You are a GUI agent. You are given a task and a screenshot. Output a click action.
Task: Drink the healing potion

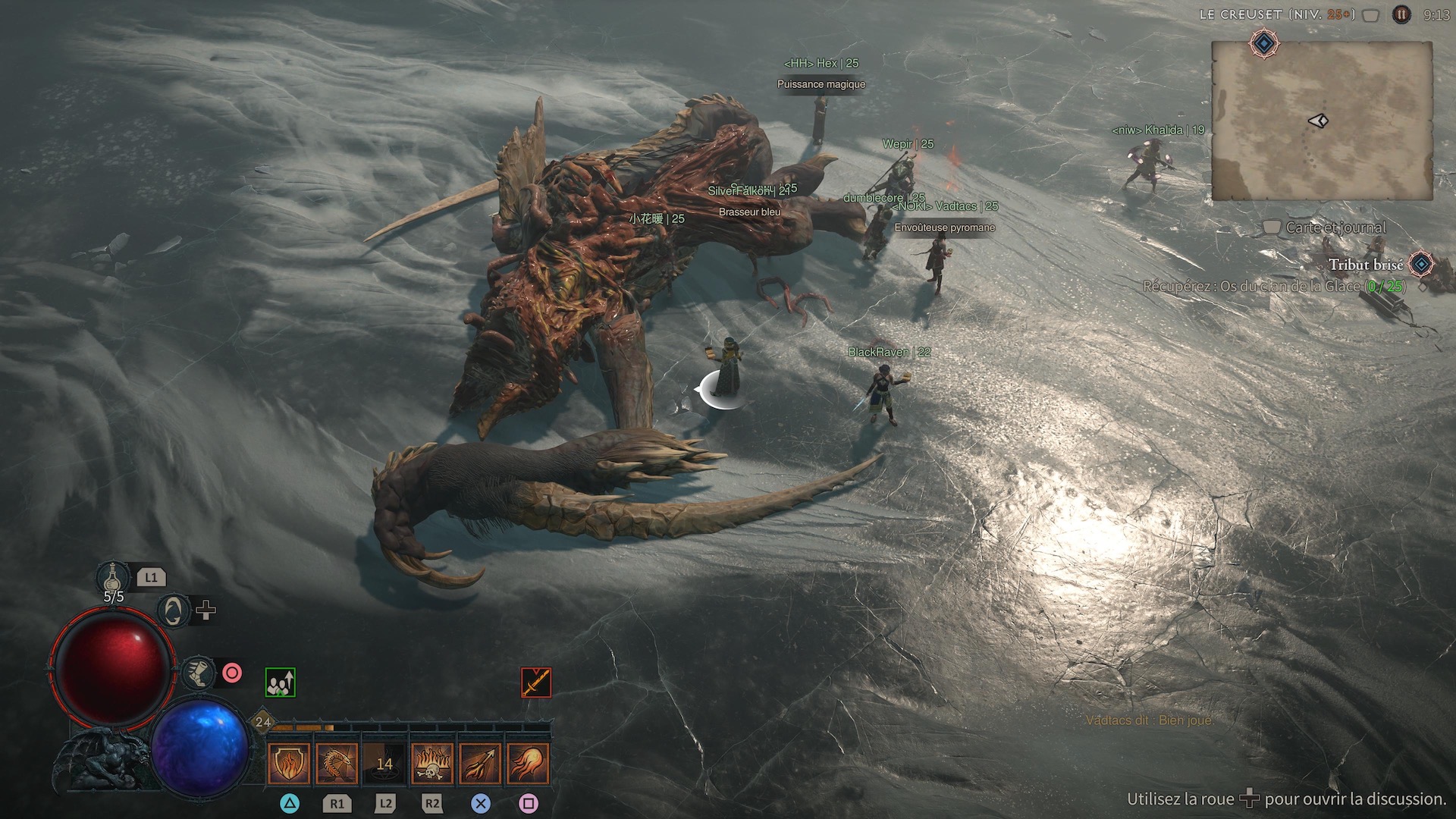pos(112,578)
